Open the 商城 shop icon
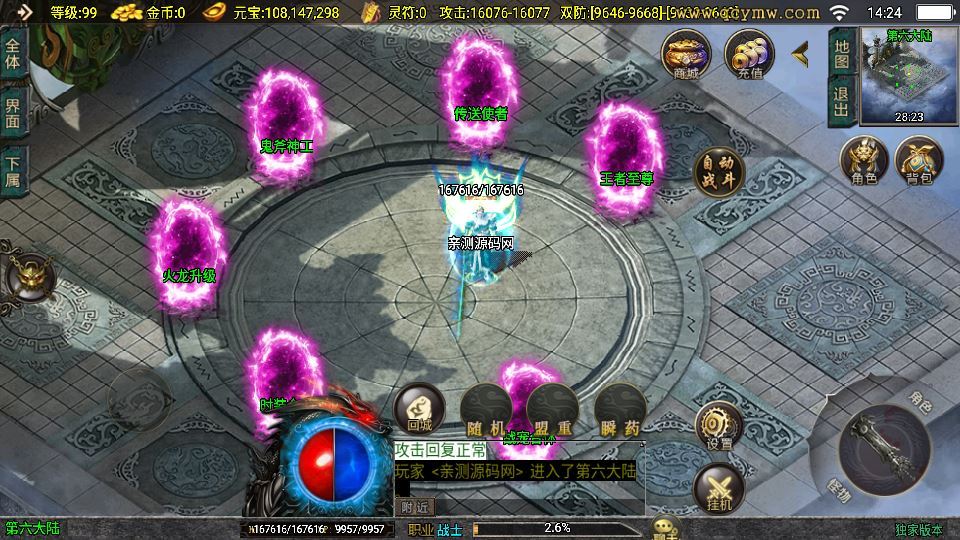The height and width of the screenshot is (540, 960). pyautogui.click(x=686, y=54)
